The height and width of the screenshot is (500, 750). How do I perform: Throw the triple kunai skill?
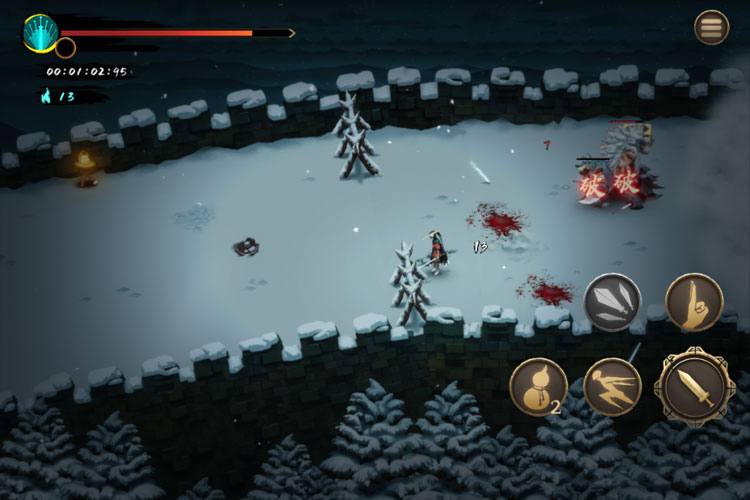click(612, 302)
